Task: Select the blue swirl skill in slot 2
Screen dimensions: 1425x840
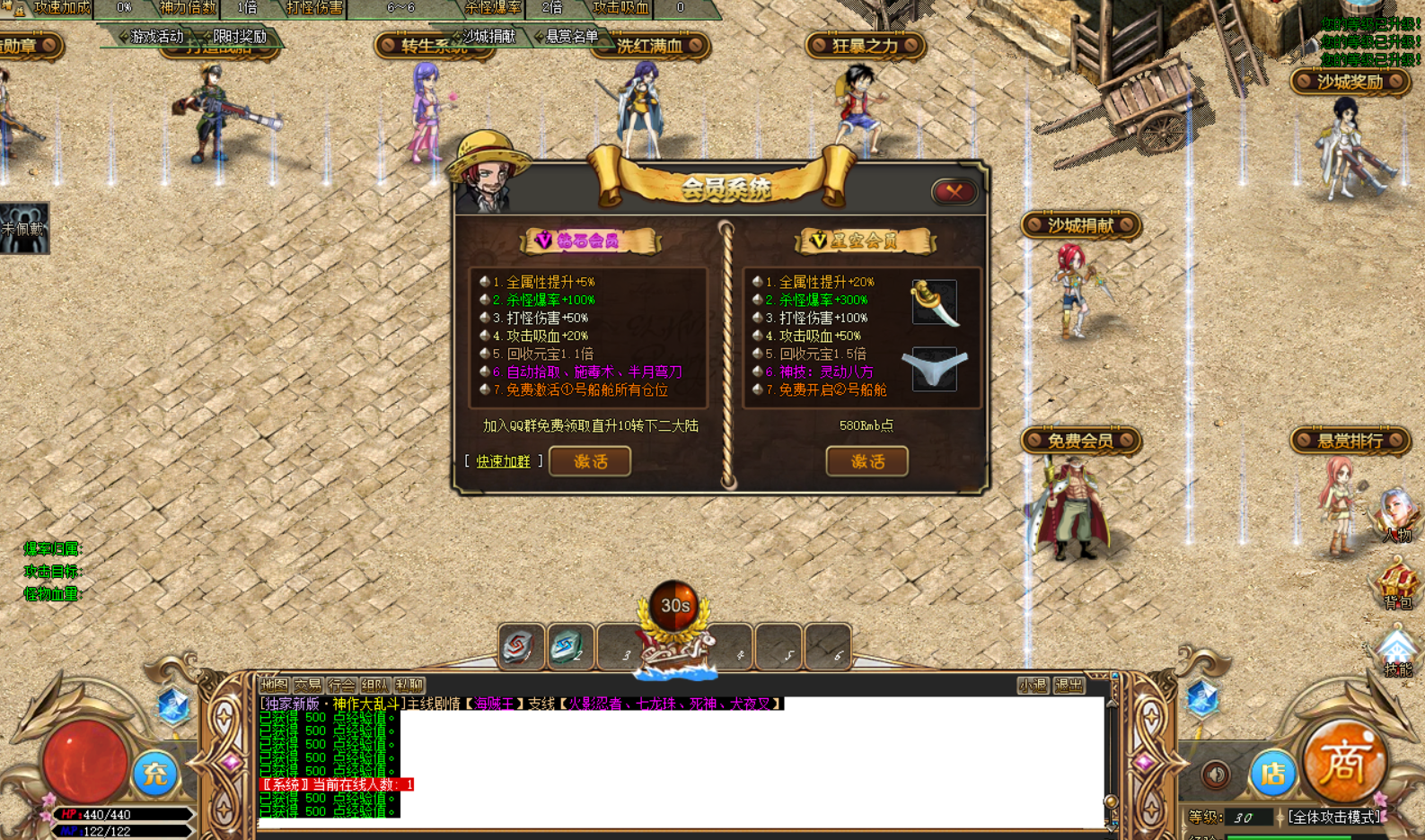Action: click(x=569, y=647)
